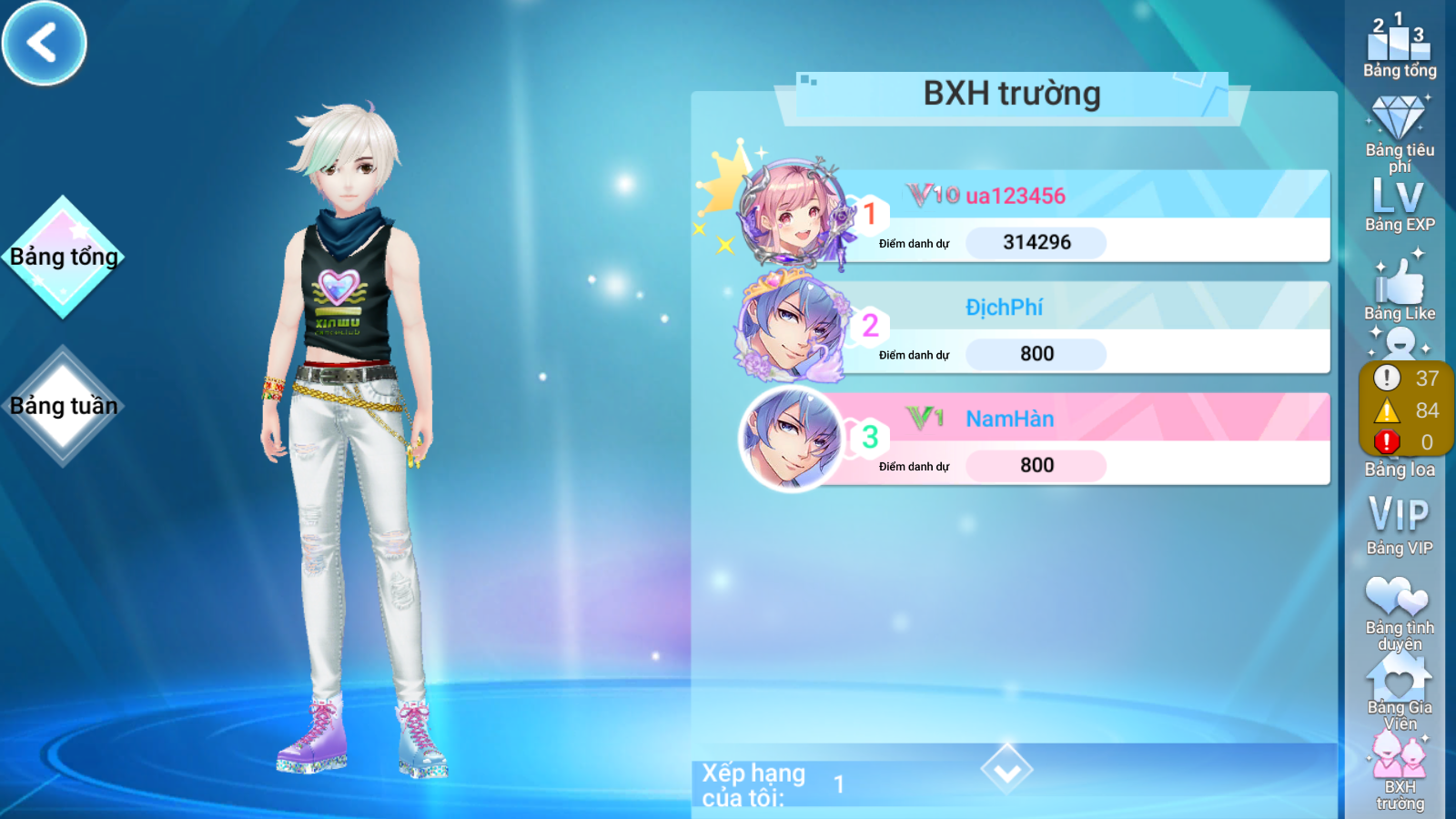This screenshot has height=819, width=1456.
Task: Expand the ranking list with the down arrow
Action: coord(1006,770)
